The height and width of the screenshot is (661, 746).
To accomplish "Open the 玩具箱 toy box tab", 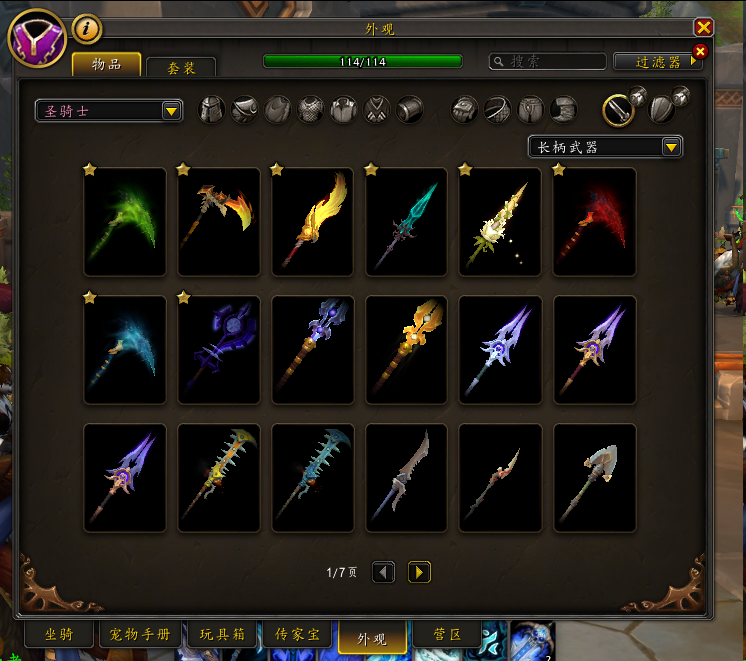I will point(222,635).
